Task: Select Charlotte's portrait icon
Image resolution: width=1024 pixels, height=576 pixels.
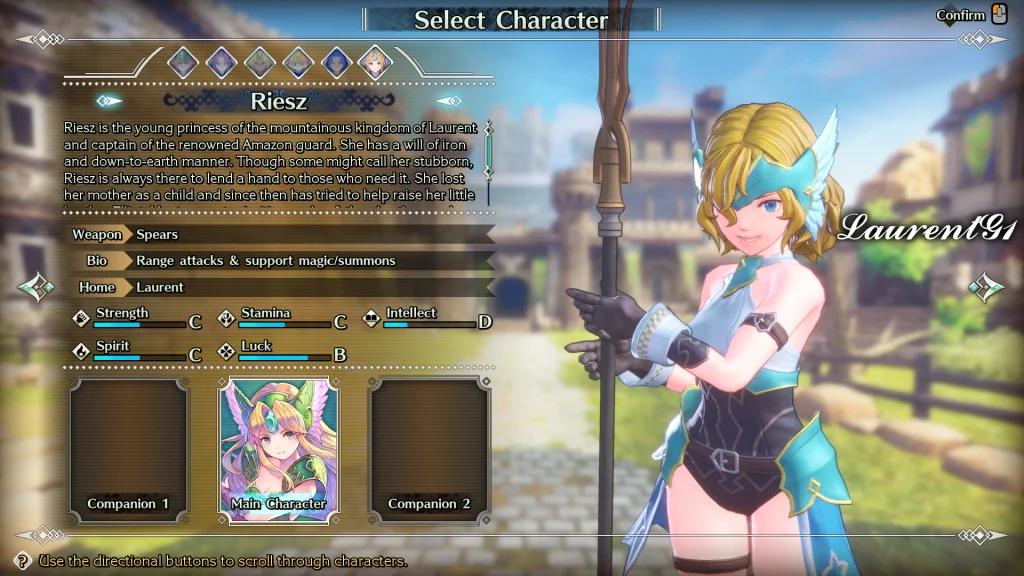Action: click(298, 63)
